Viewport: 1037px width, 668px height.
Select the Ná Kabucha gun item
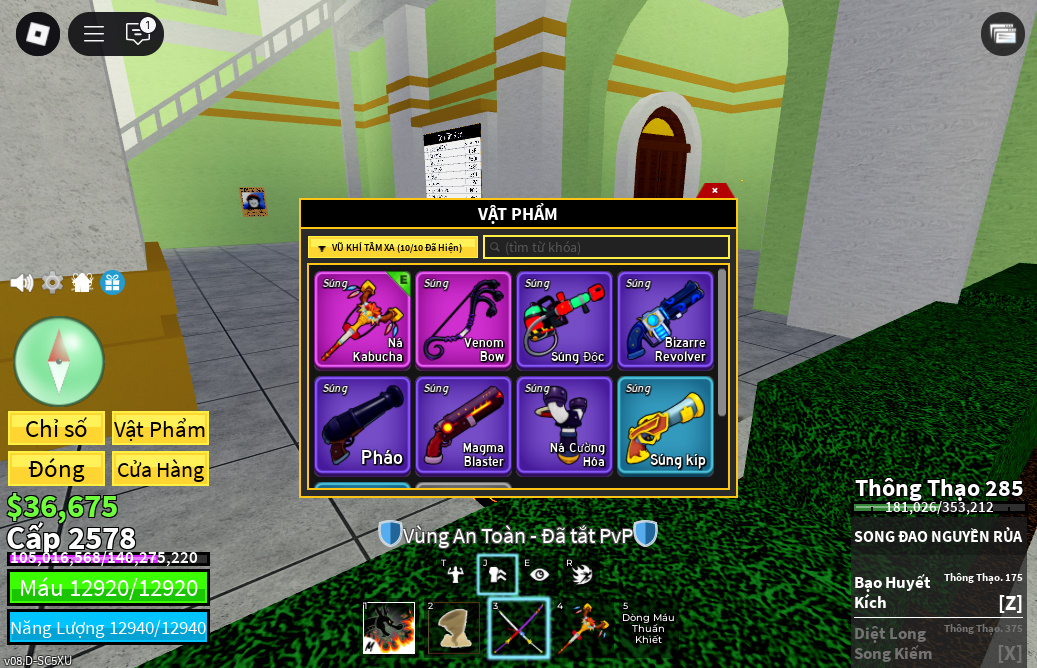pos(363,320)
